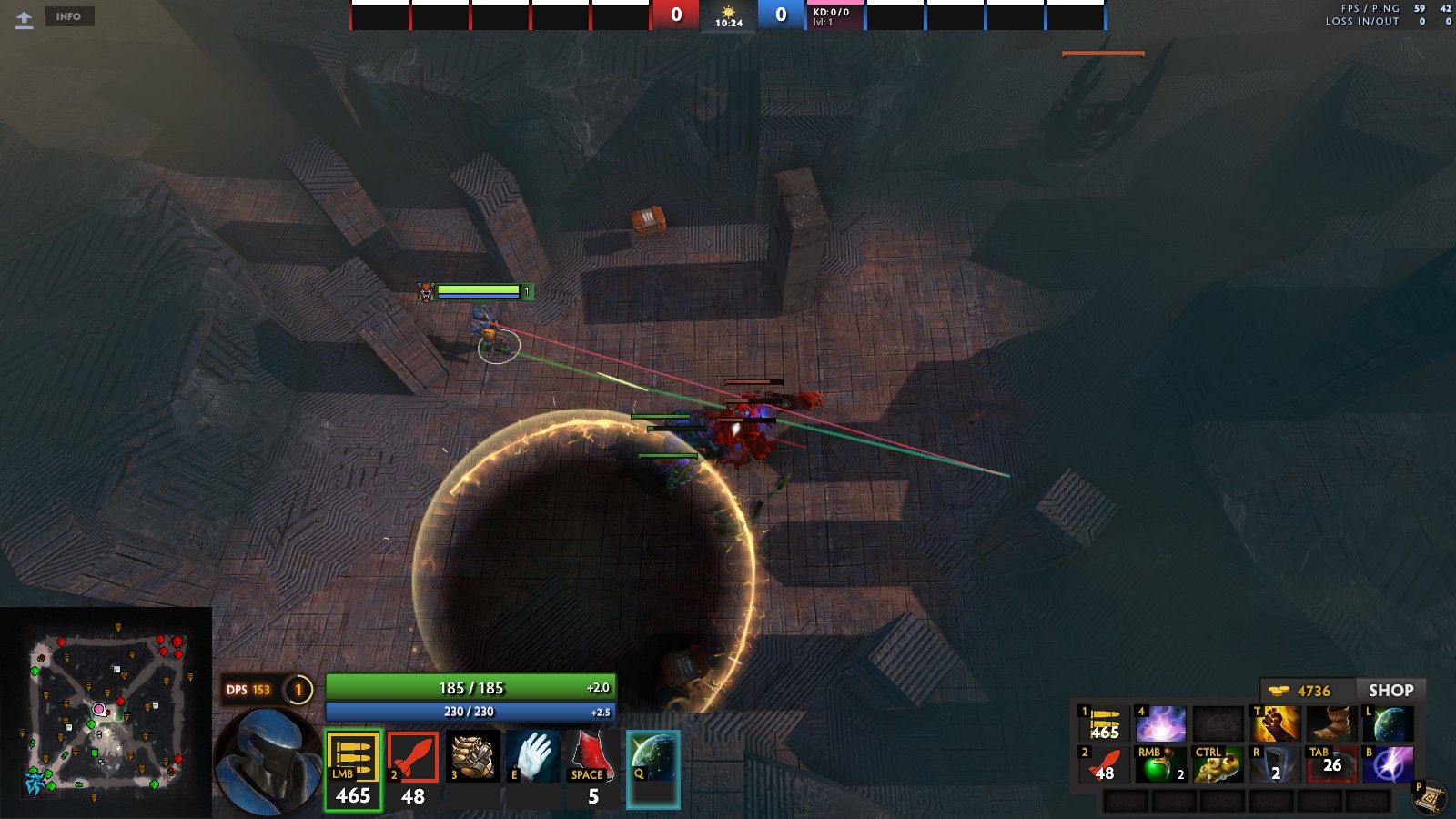Activate the purple lightning item marked B
Screen dimensions: 1456x819
1388,764
